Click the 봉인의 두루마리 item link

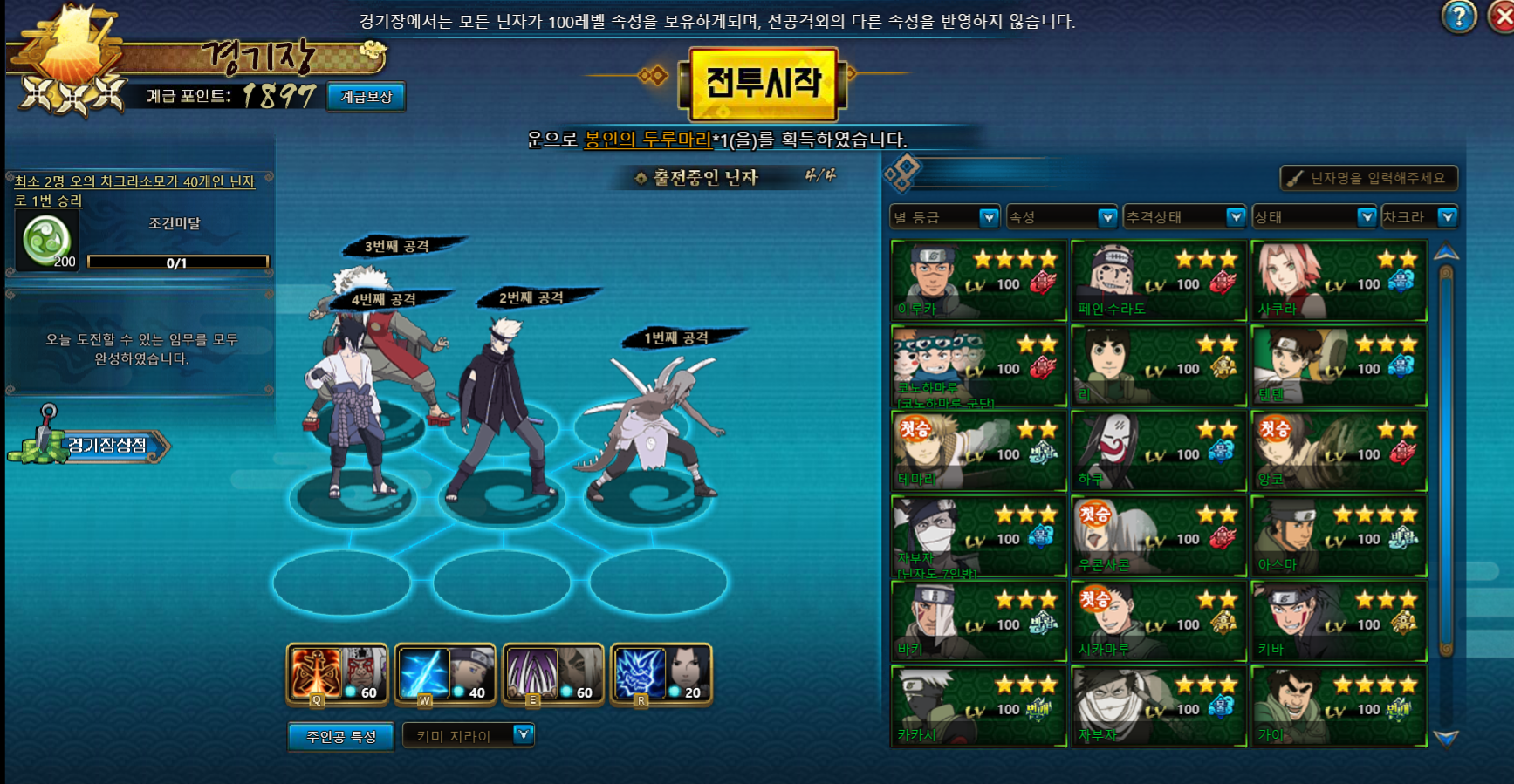click(647, 140)
